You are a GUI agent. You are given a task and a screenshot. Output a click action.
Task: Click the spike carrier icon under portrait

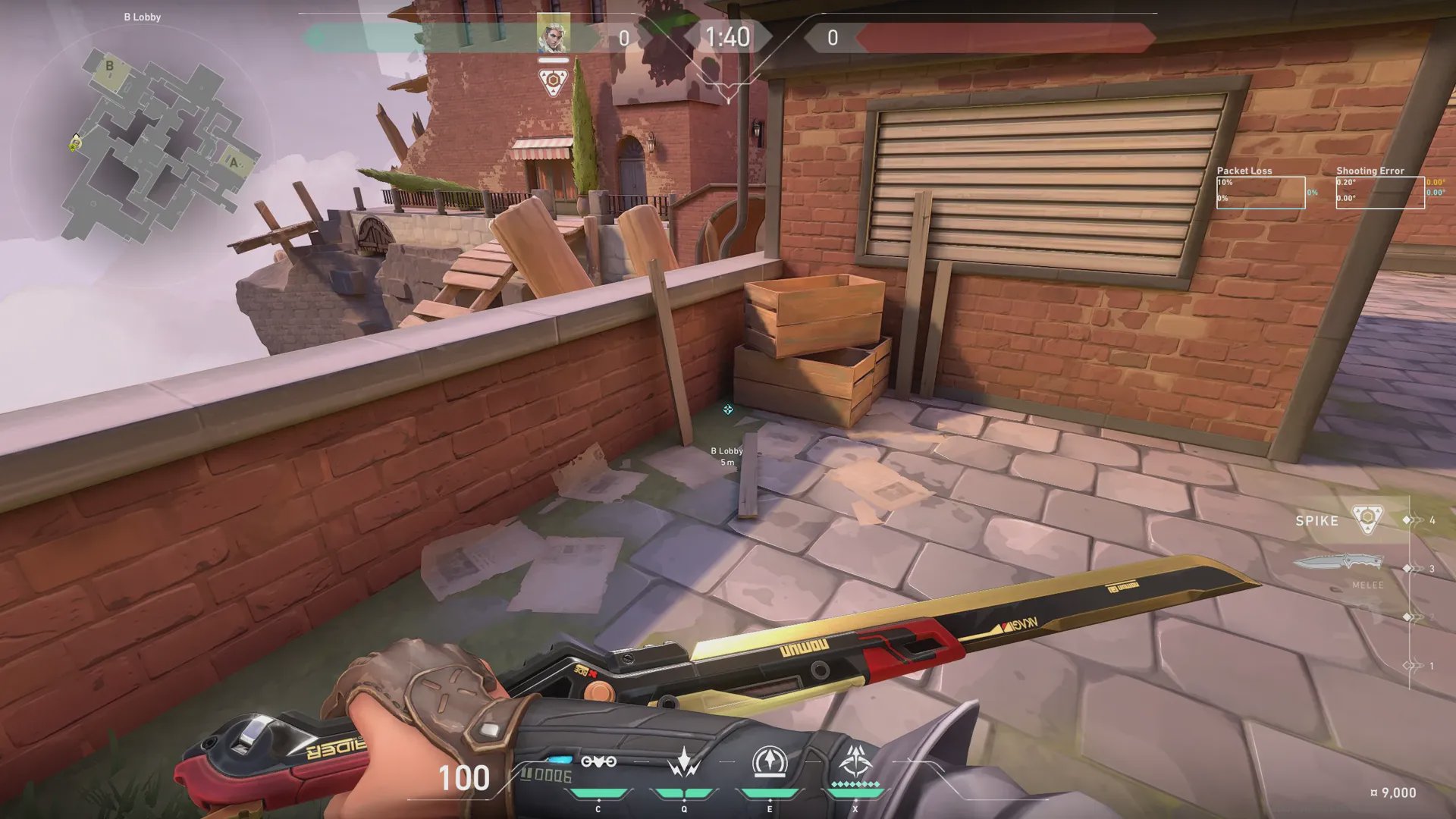[x=553, y=81]
